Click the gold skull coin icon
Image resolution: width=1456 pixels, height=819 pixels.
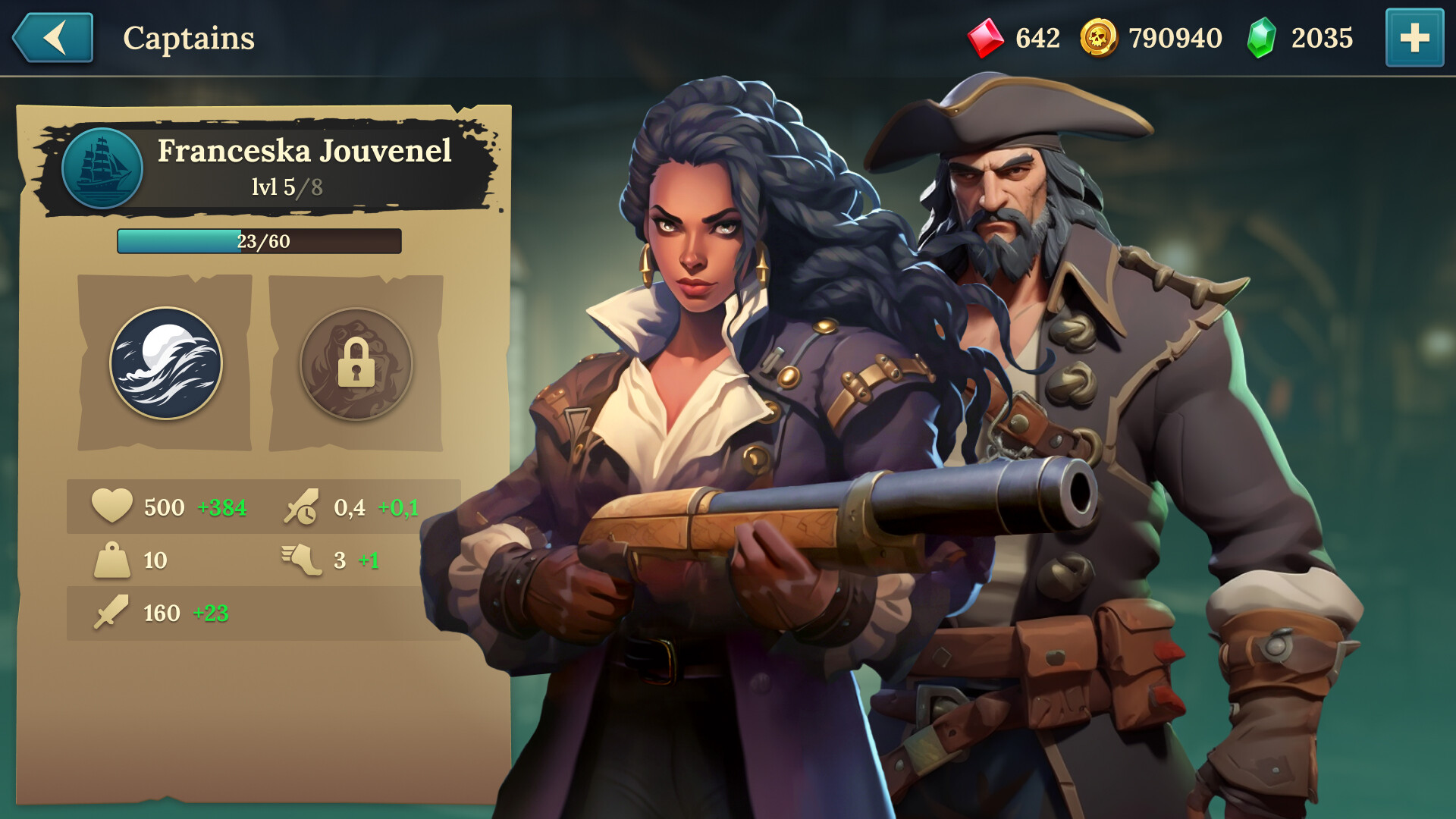pos(1099,36)
